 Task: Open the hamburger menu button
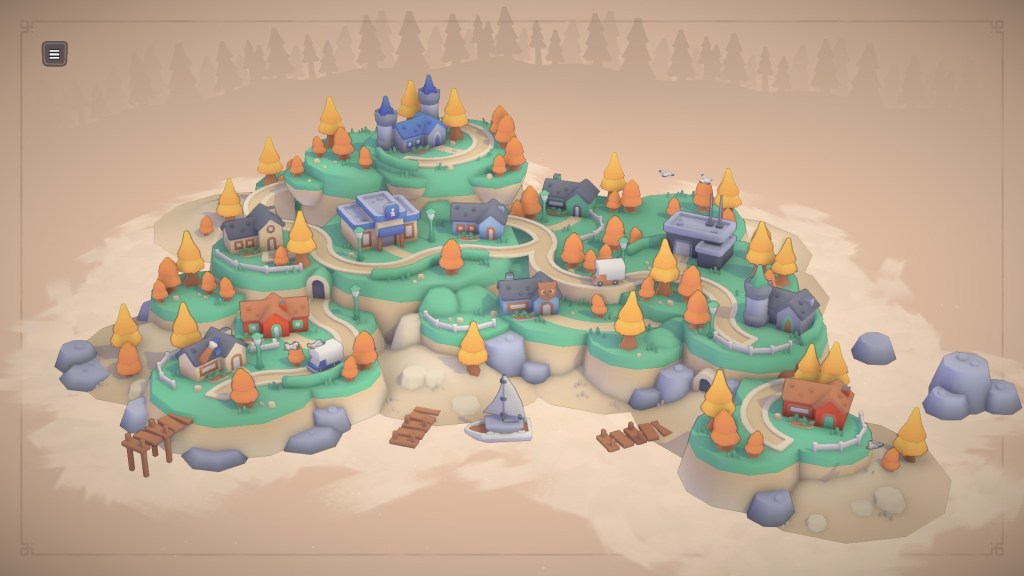click(x=55, y=54)
